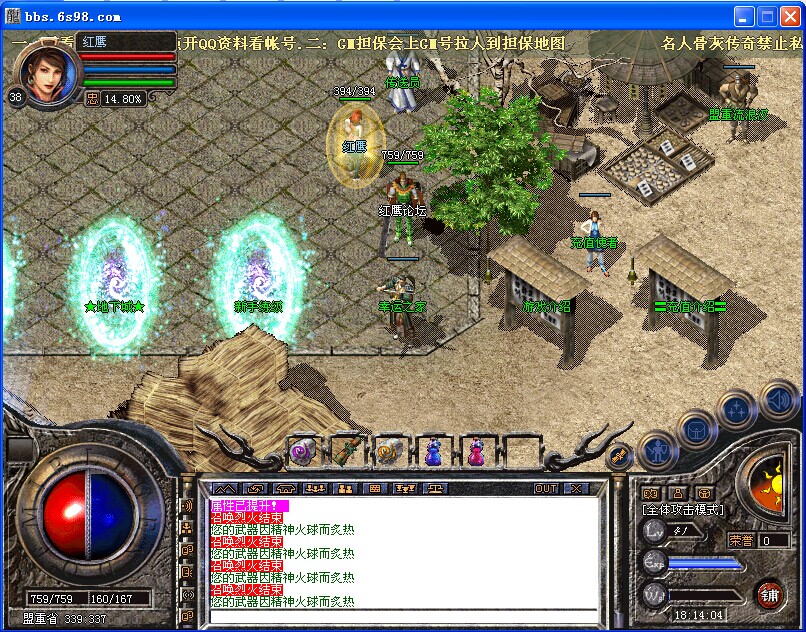The width and height of the screenshot is (806, 632).
Task: Use the yellow swirl scroll belt item
Action: (389, 451)
